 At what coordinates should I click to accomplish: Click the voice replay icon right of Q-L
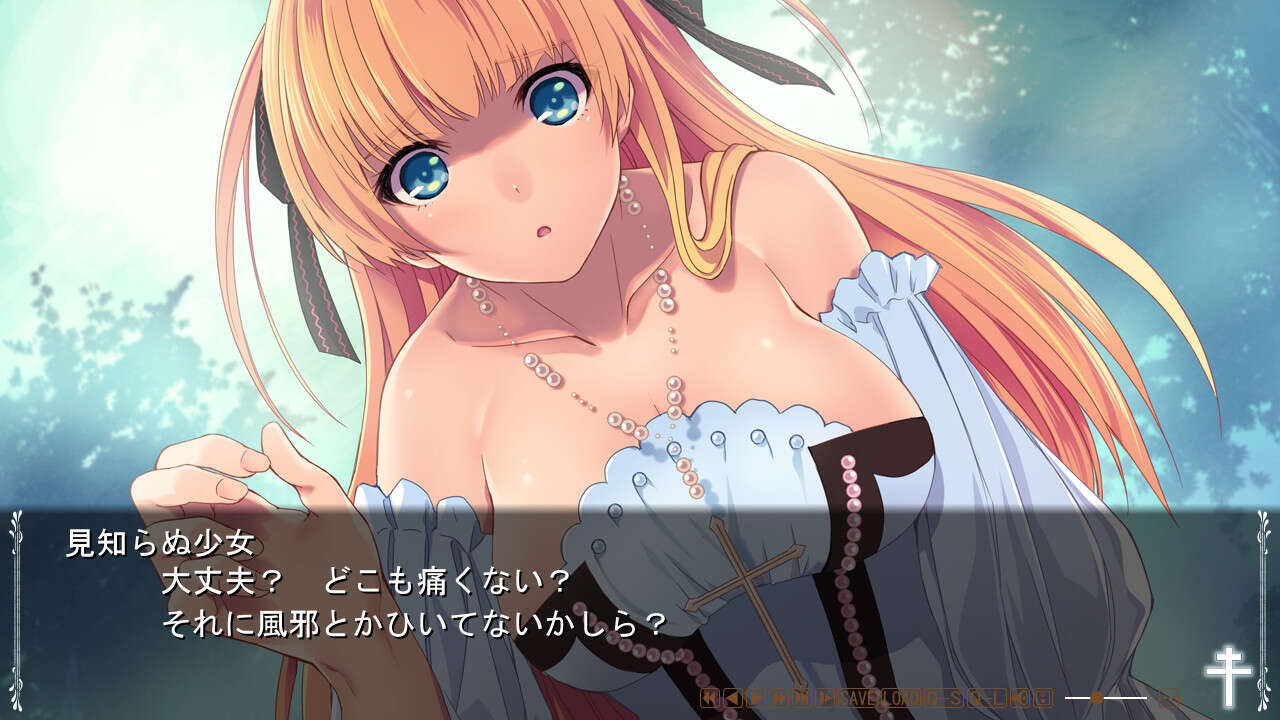[1020, 699]
